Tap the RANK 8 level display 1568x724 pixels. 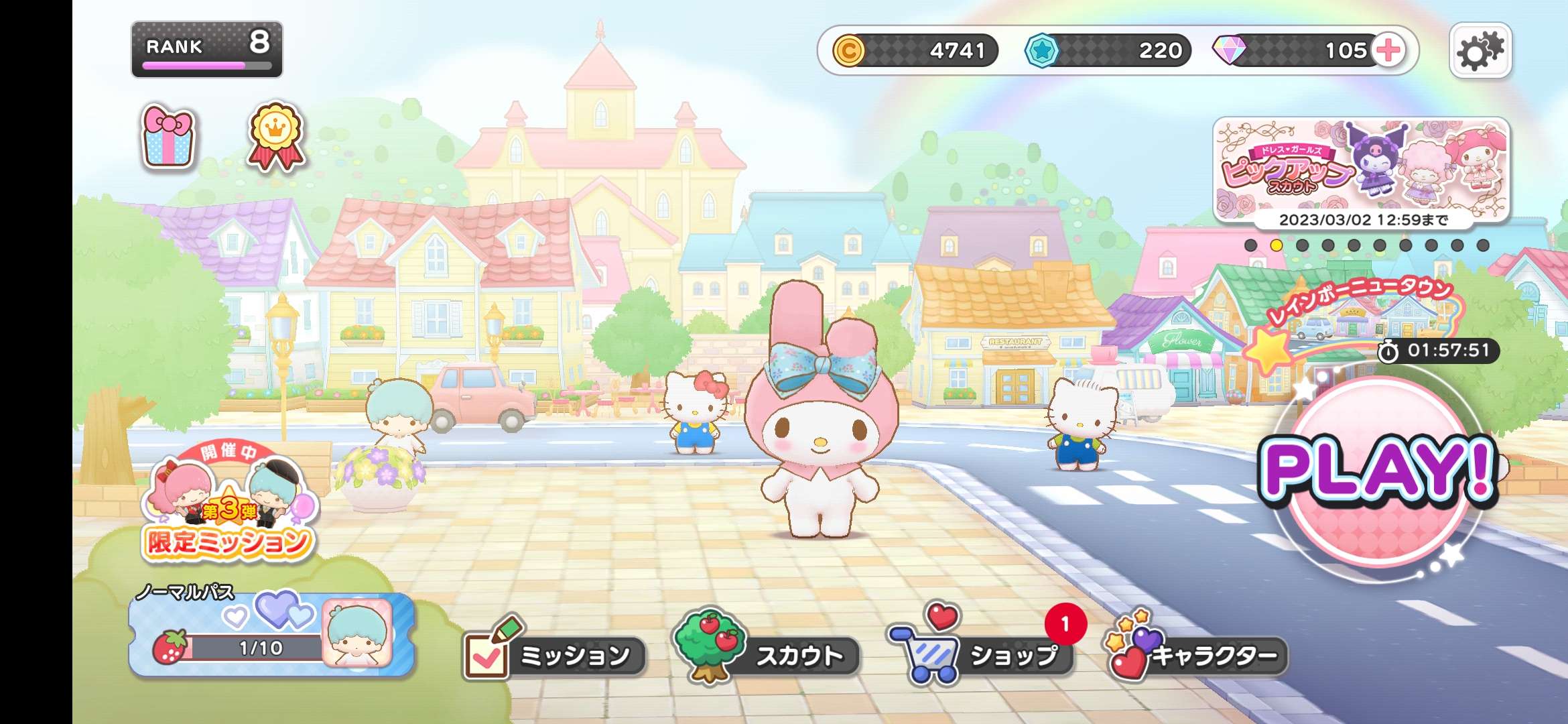pyautogui.click(x=208, y=47)
